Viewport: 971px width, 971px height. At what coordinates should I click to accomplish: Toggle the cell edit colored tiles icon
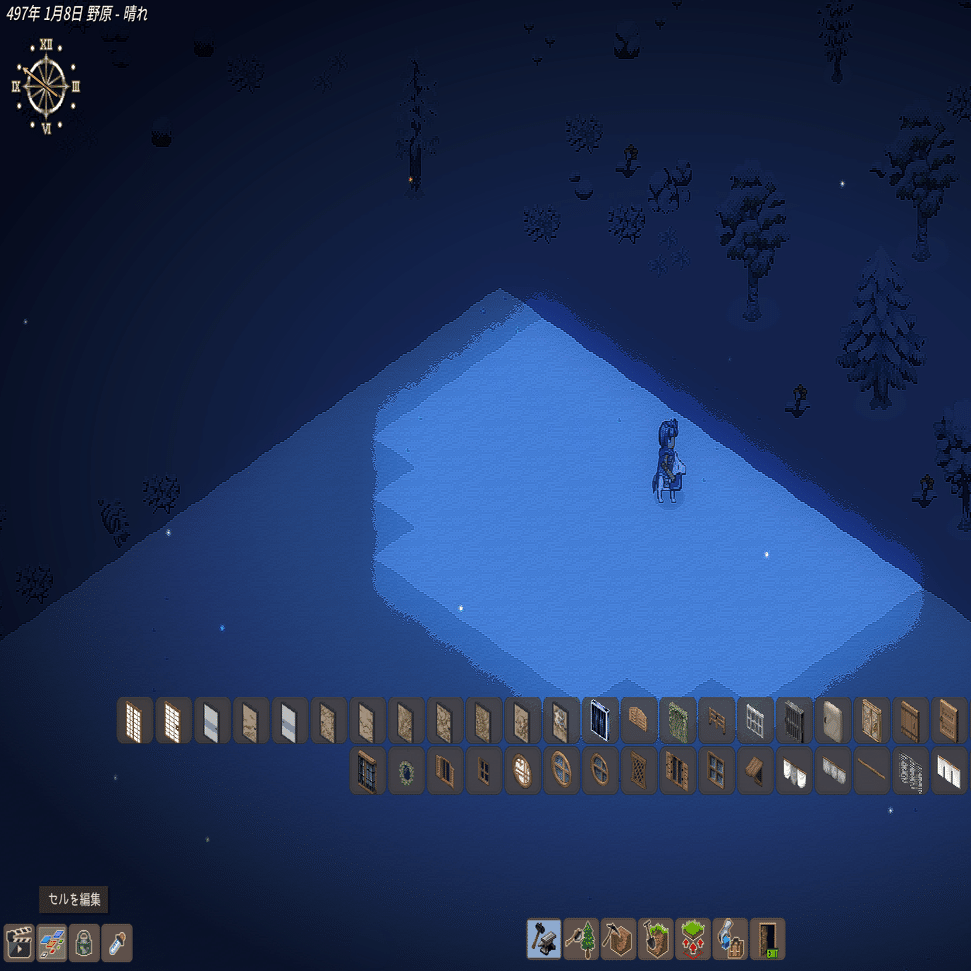tap(52, 943)
